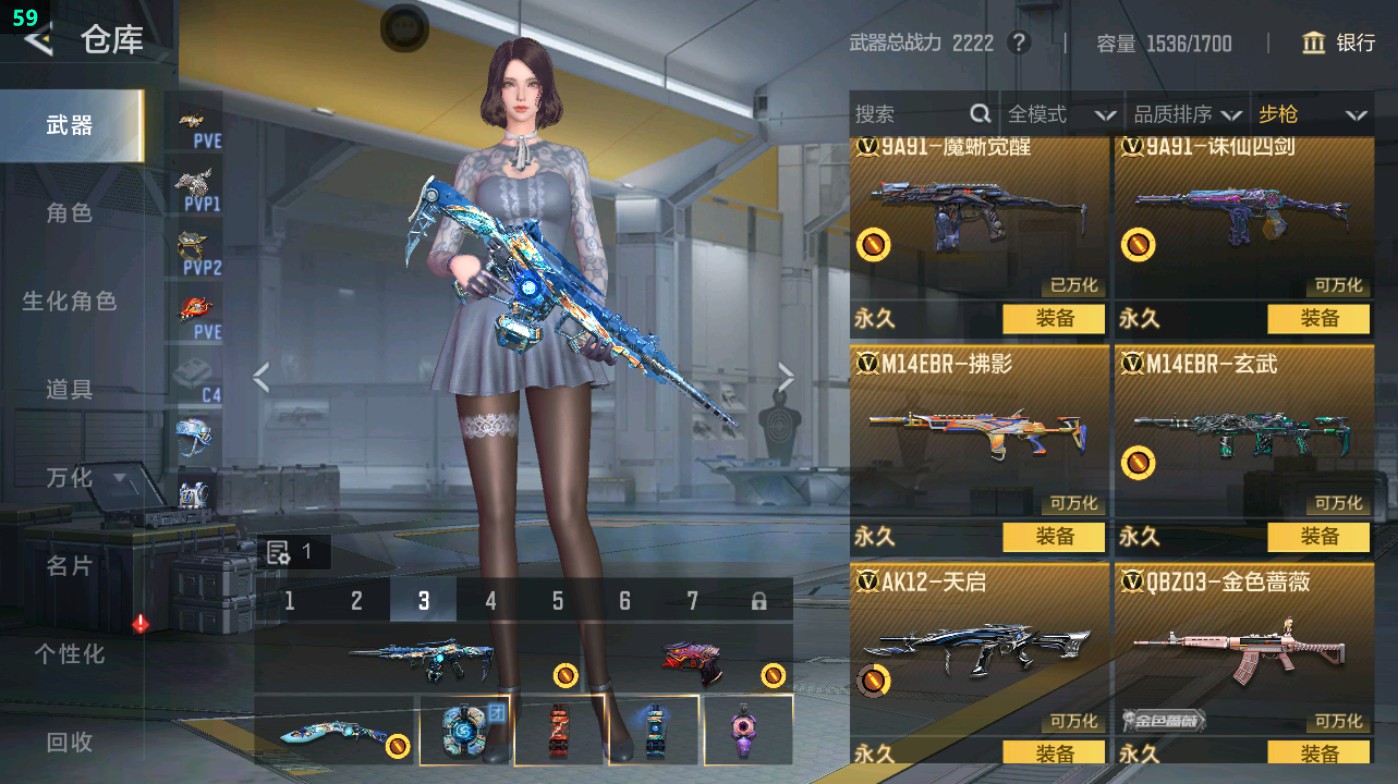Screen dimensions: 1398x784
Task: Select the 道具 tab
Action: [69, 389]
